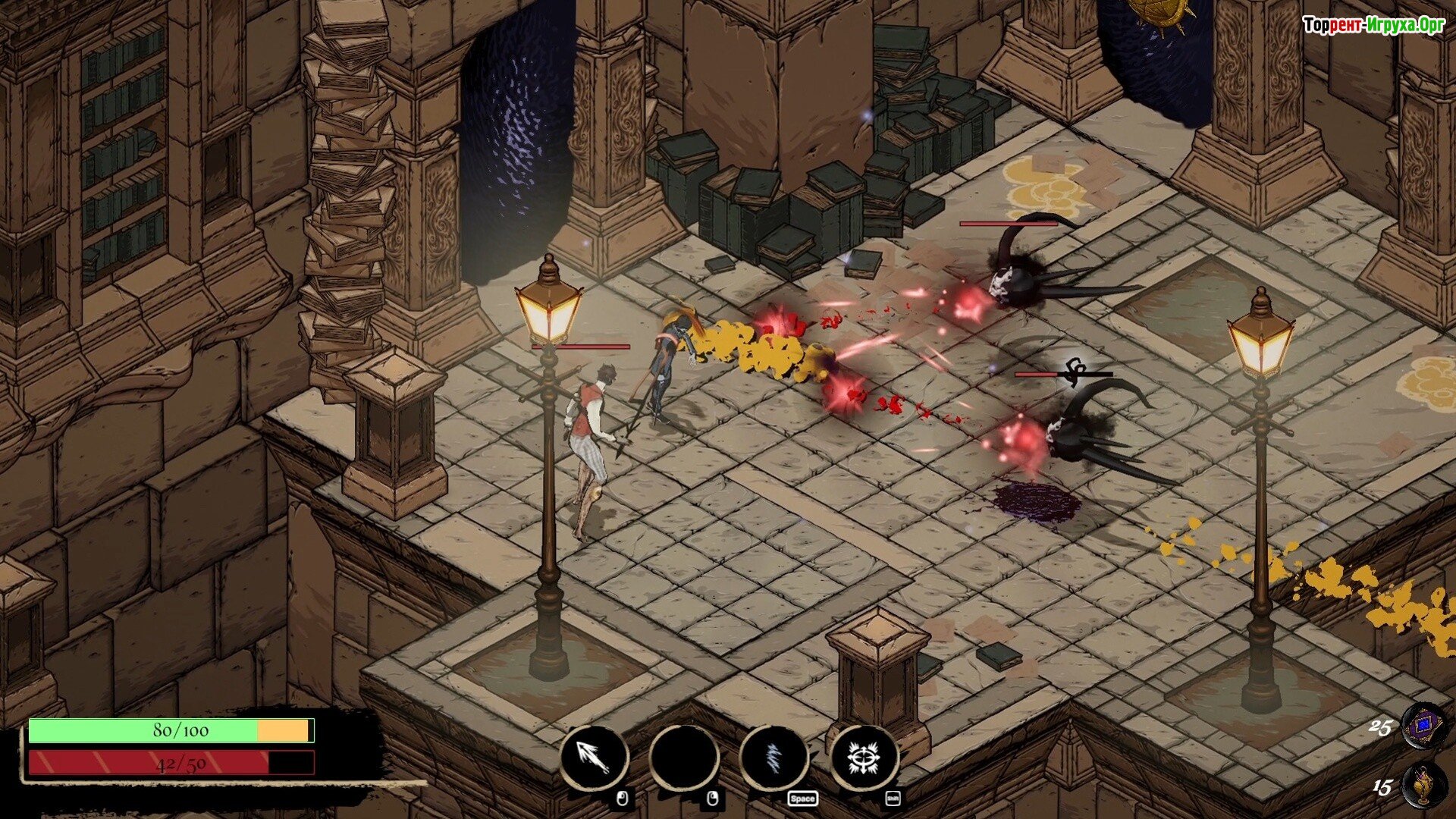This screenshot has width=1456, height=819.
Task: Use the blue zigzag dash ability
Action: pos(773,758)
